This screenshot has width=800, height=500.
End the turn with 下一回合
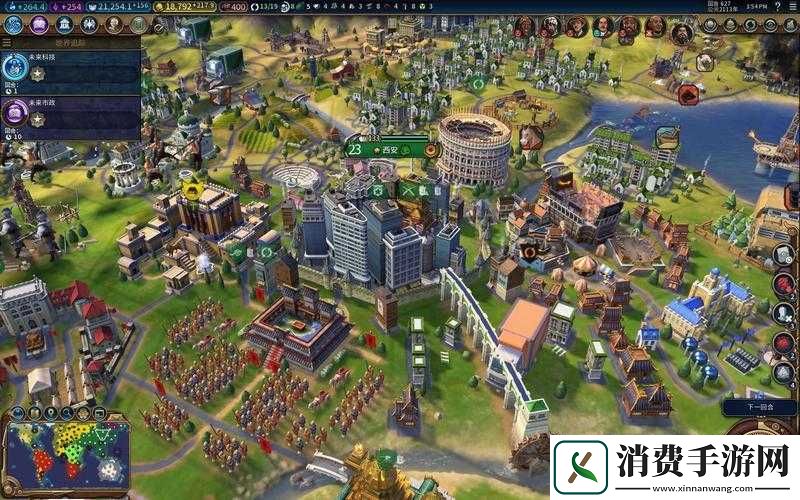click(757, 410)
